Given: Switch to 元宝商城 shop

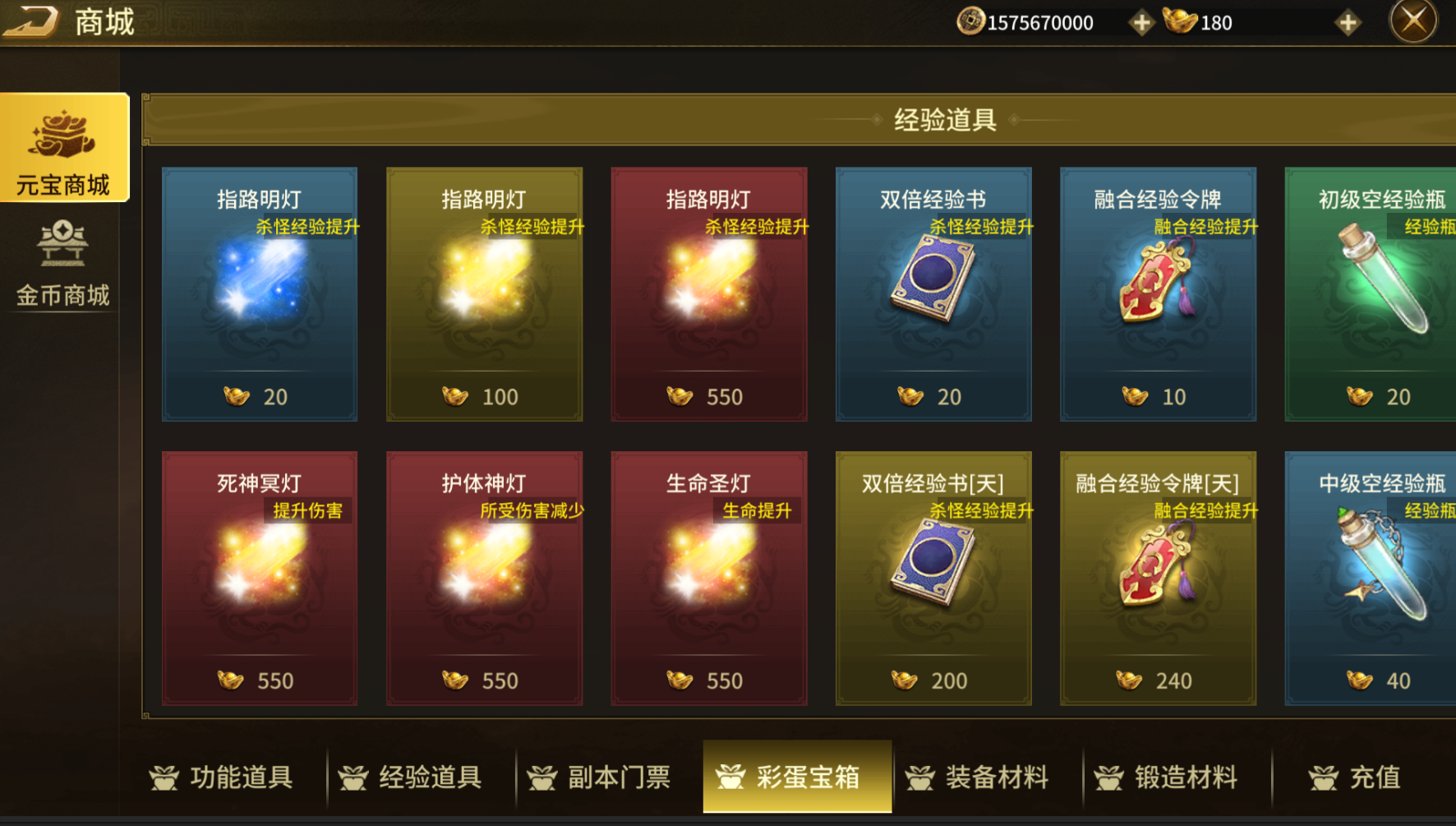Looking at the screenshot, I should click(x=64, y=148).
